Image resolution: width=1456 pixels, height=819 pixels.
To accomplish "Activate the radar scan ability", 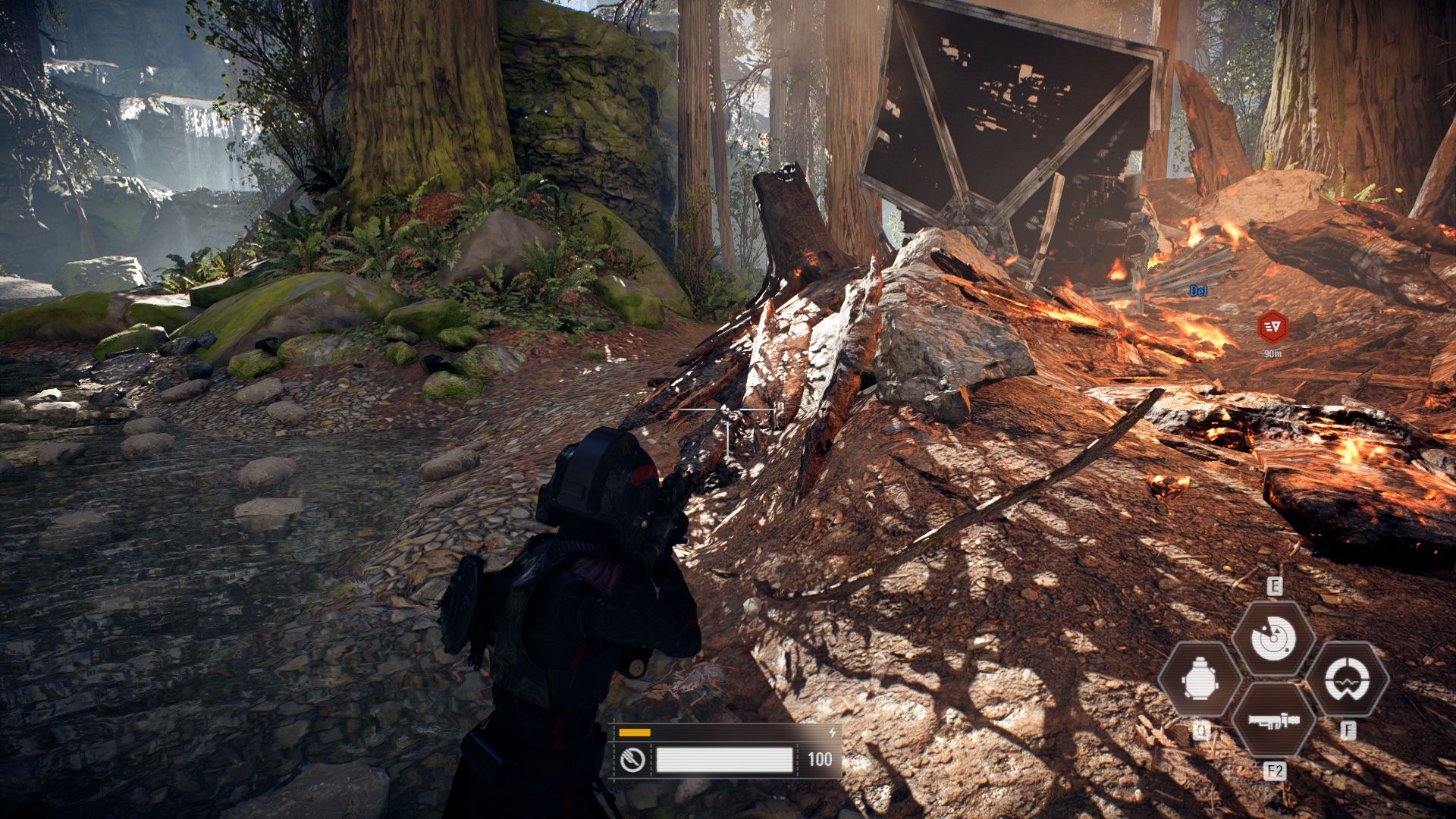I will pos(1273,638).
